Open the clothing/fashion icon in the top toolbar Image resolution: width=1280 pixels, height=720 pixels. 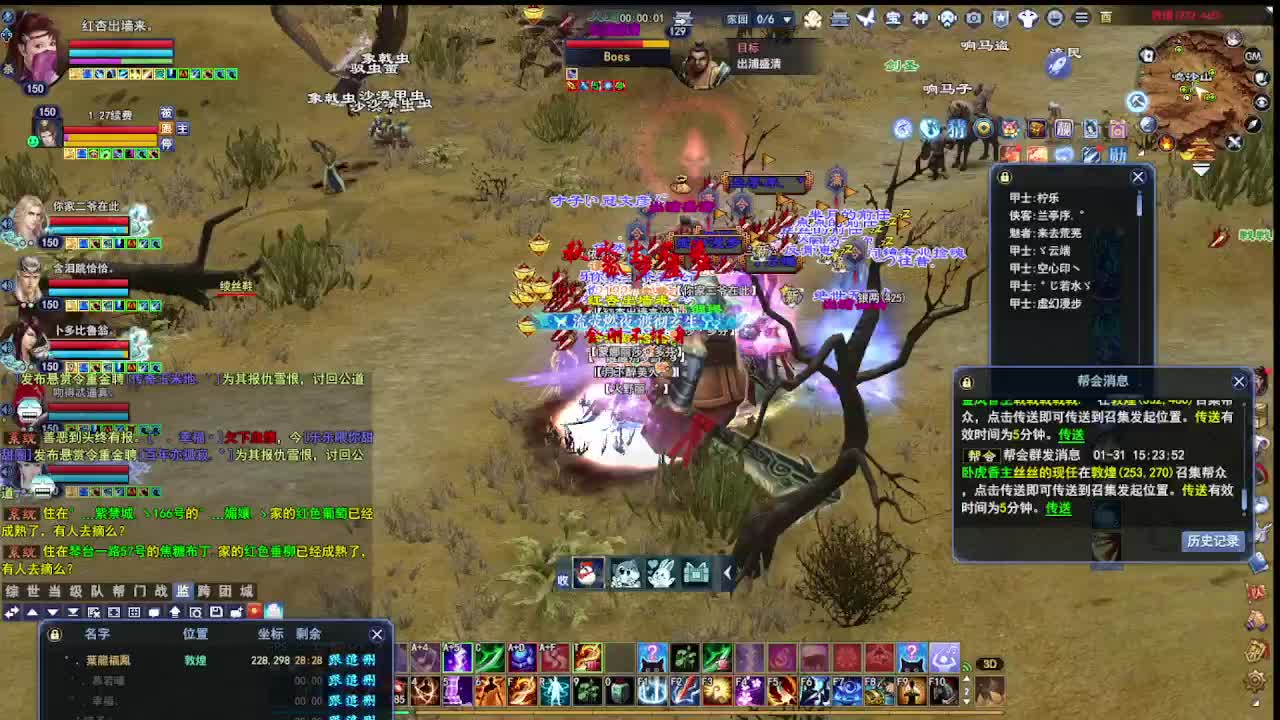click(1028, 17)
